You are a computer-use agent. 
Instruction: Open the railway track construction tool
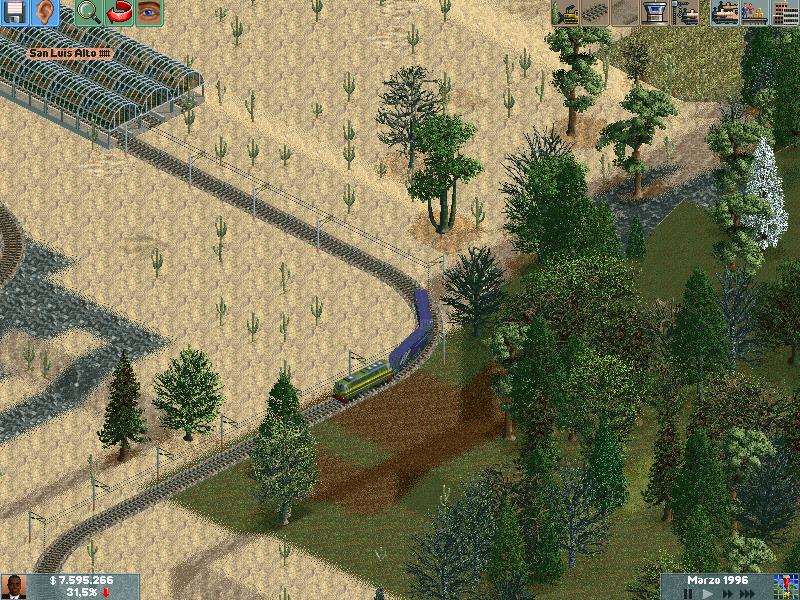596,12
